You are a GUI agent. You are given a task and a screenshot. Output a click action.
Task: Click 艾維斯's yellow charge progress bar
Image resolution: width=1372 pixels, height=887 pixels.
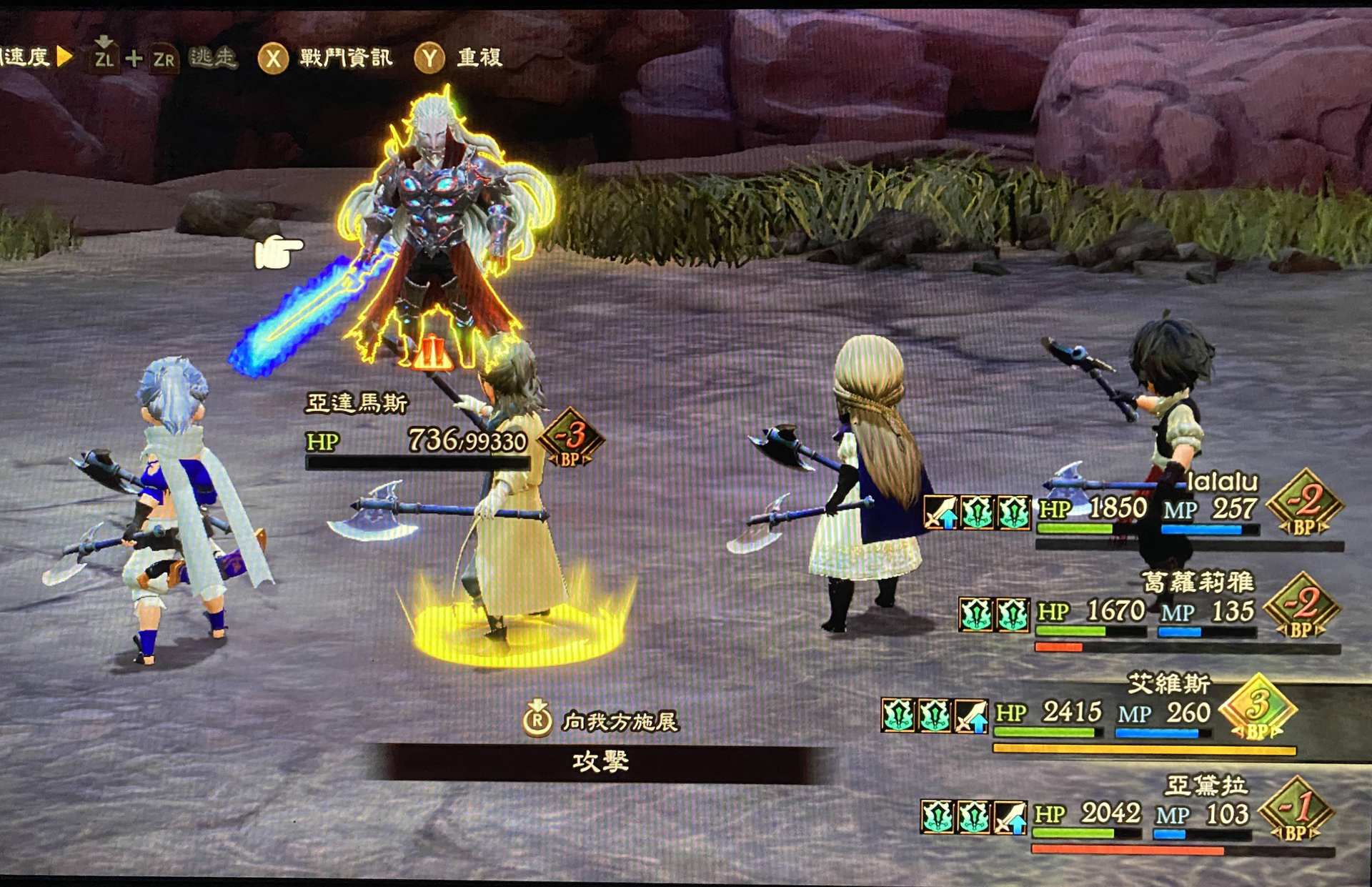pos(1143,749)
